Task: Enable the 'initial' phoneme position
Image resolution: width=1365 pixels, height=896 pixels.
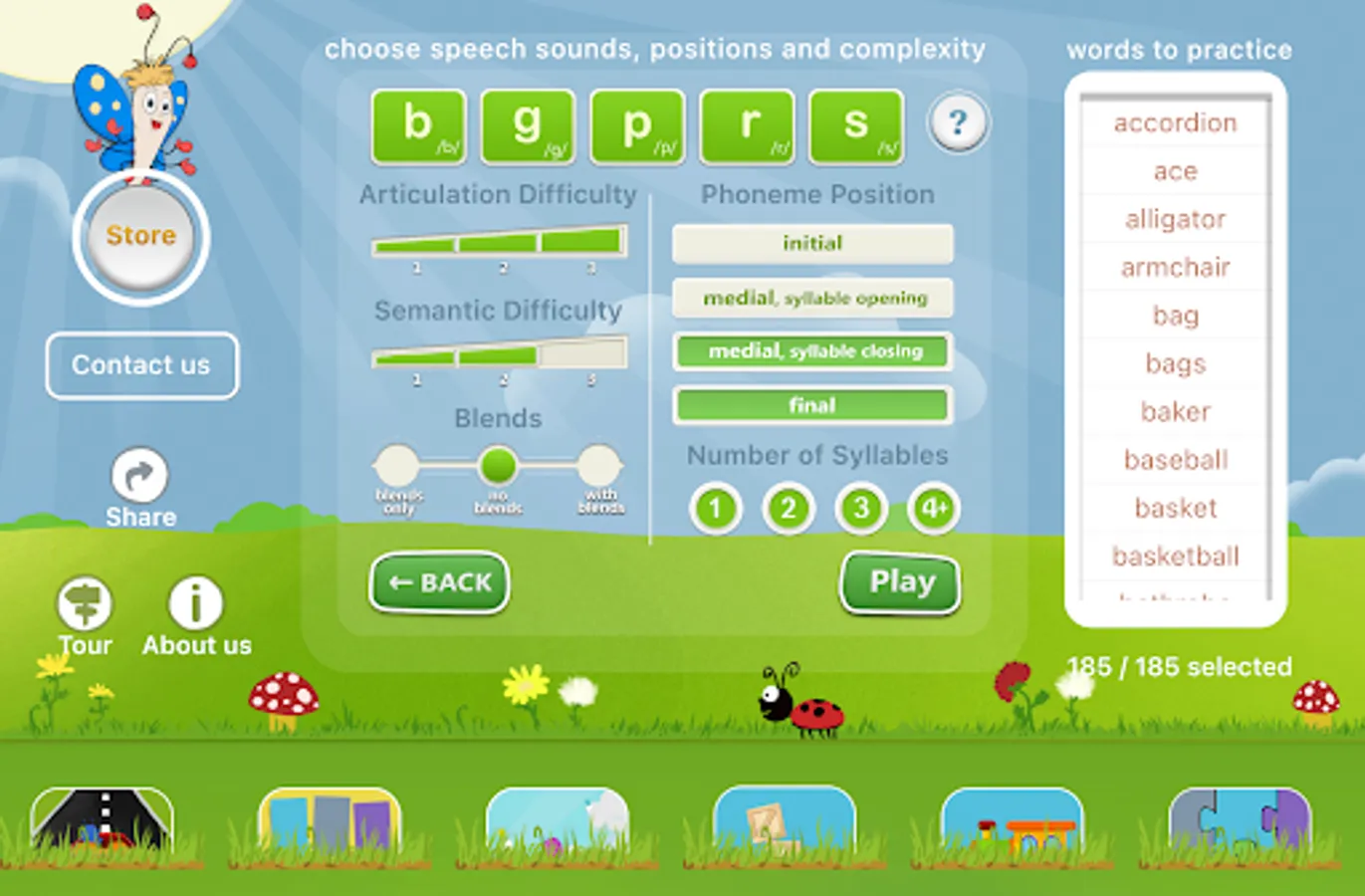Action: (x=812, y=244)
